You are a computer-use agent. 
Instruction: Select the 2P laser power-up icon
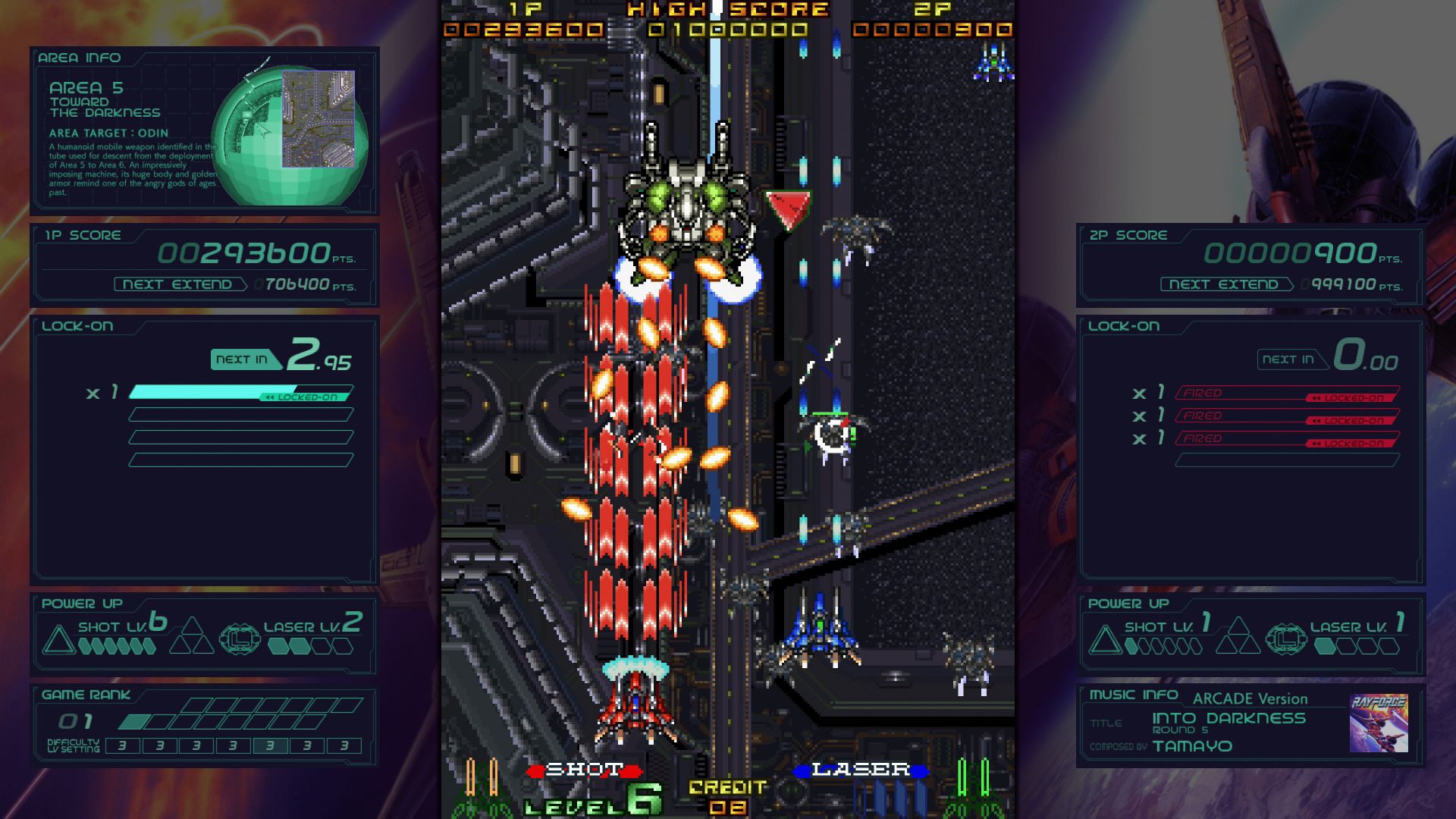pos(1286,639)
